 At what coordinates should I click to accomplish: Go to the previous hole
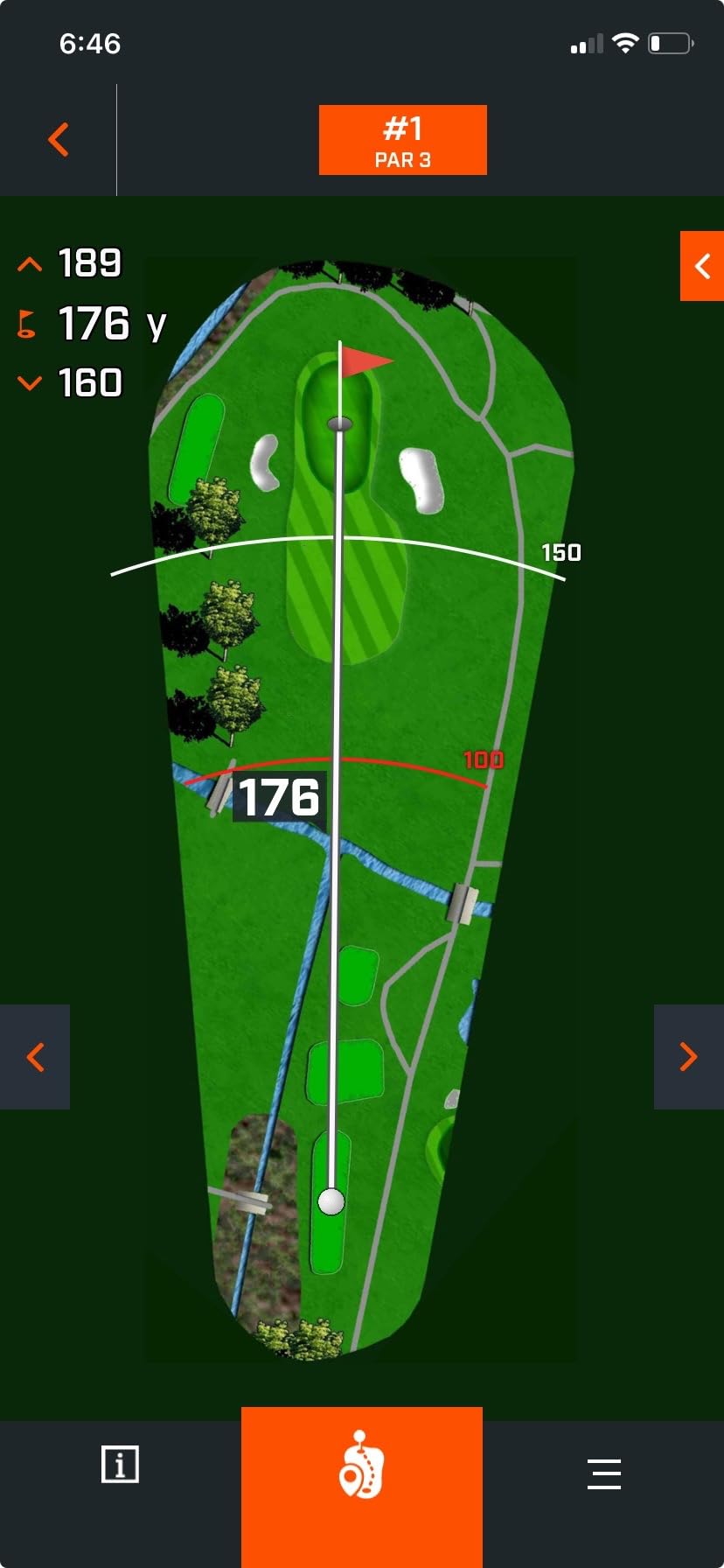tap(35, 1057)
